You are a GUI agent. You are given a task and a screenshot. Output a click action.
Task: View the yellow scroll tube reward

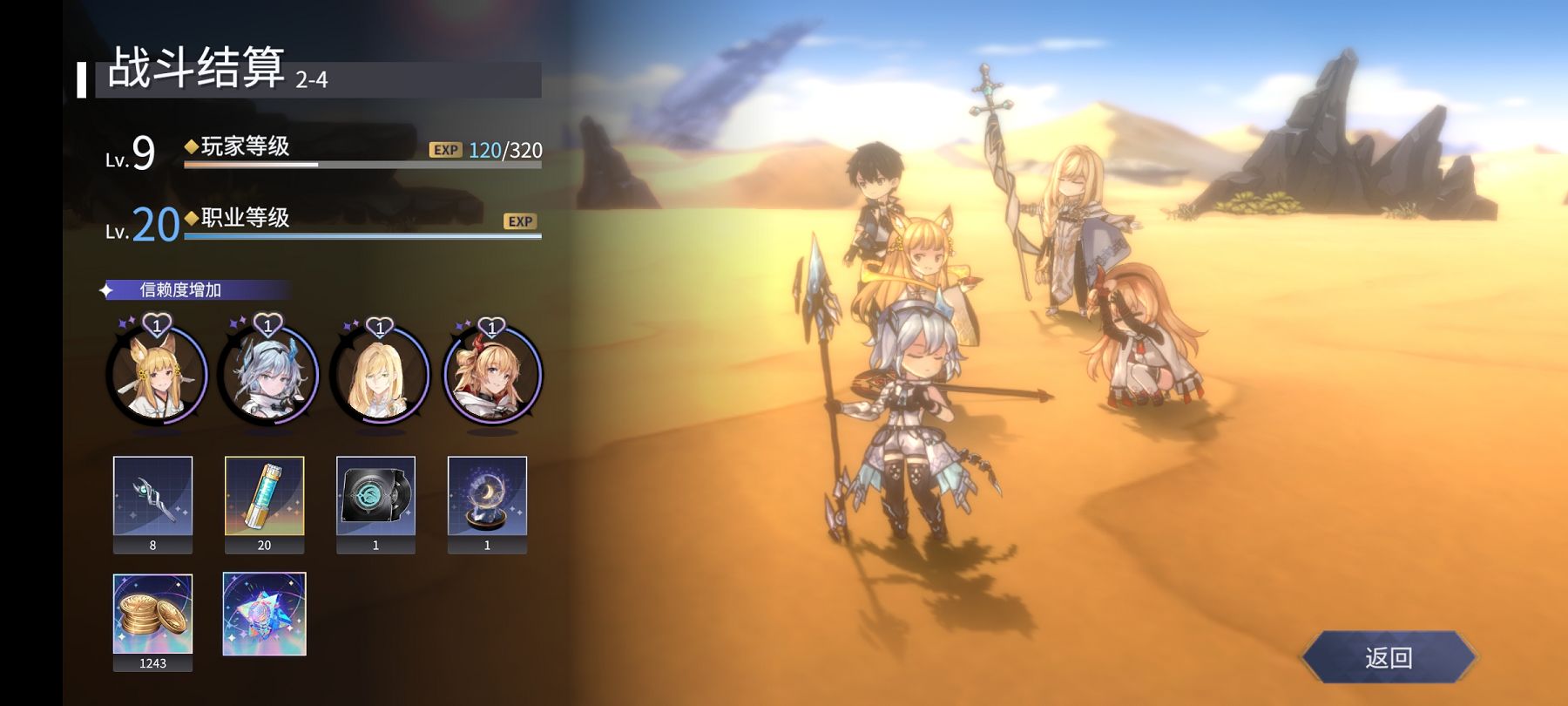tap(264, 496)
